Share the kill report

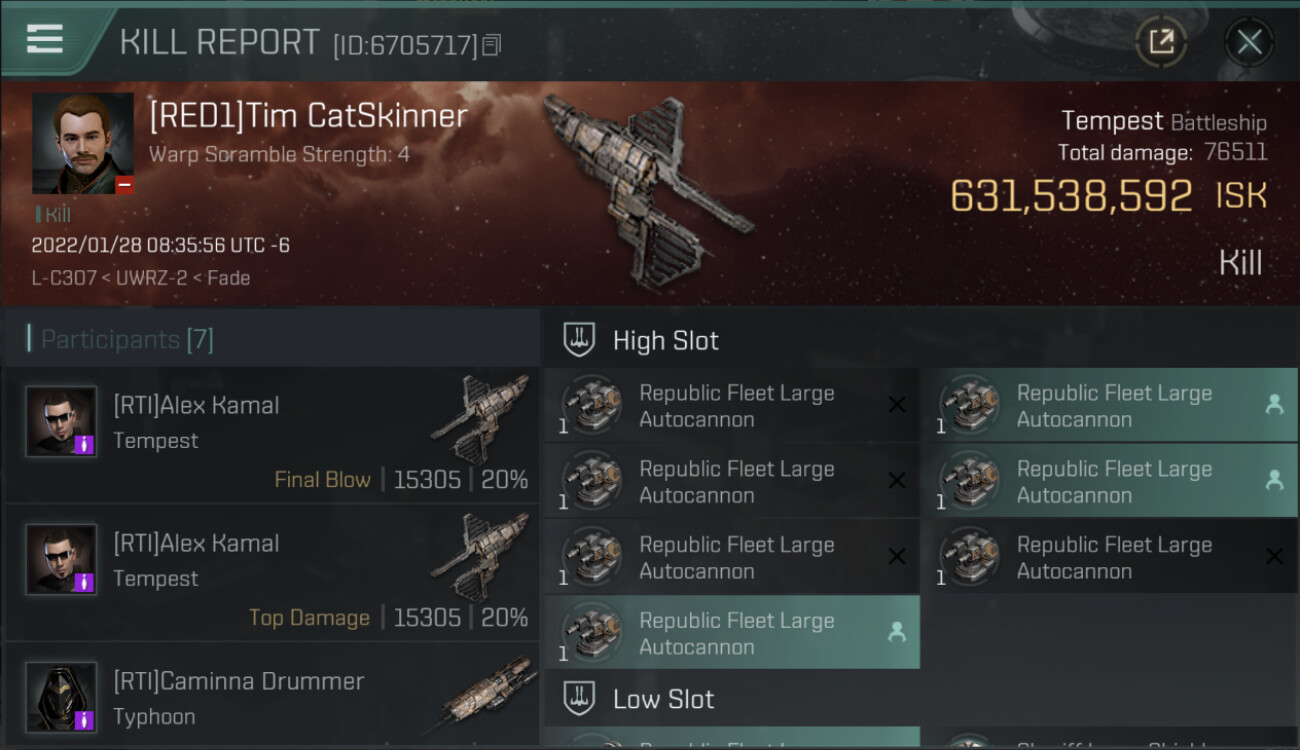[1161, 42]
